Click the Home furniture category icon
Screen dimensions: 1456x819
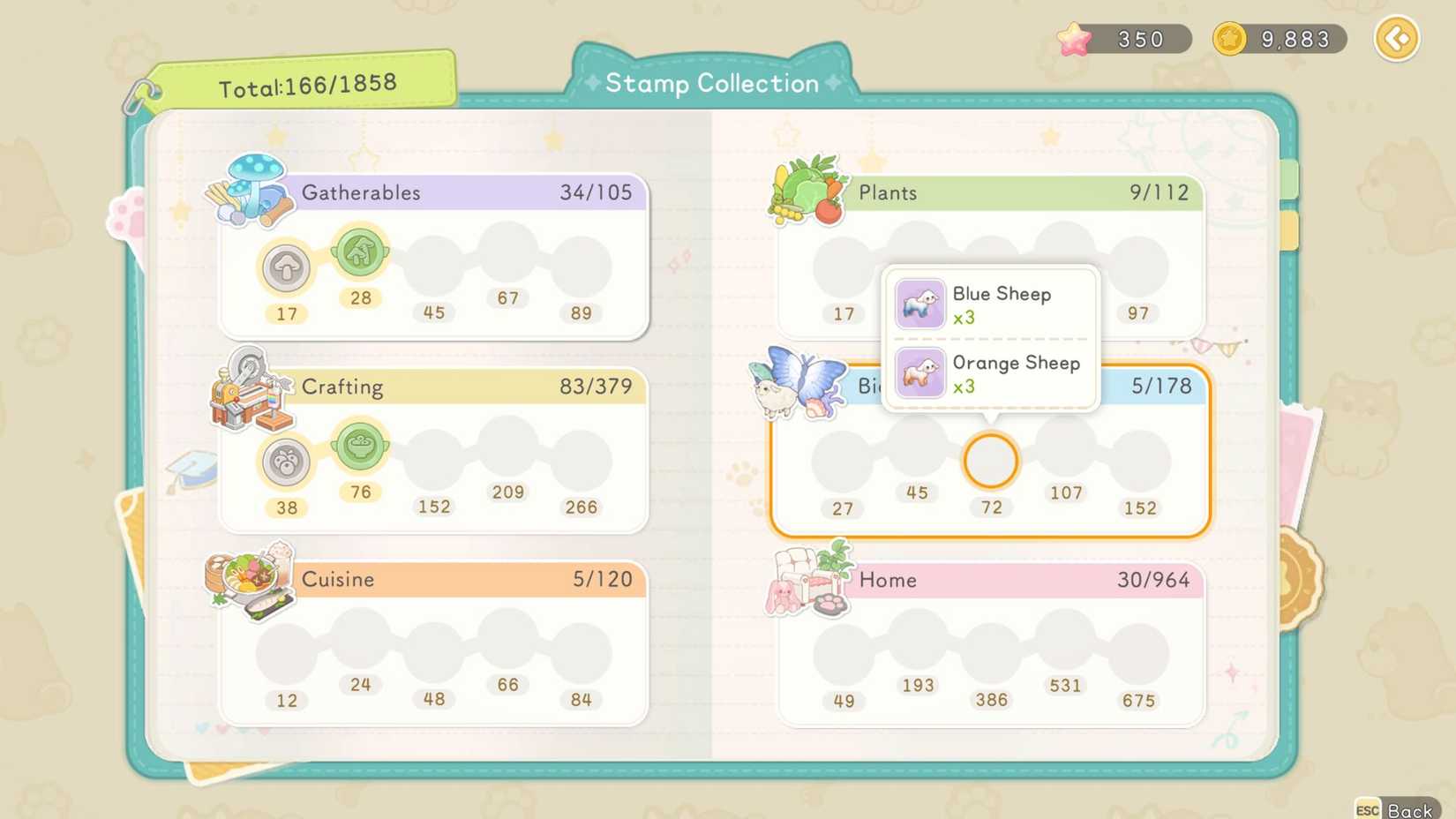tap(807, 581)
